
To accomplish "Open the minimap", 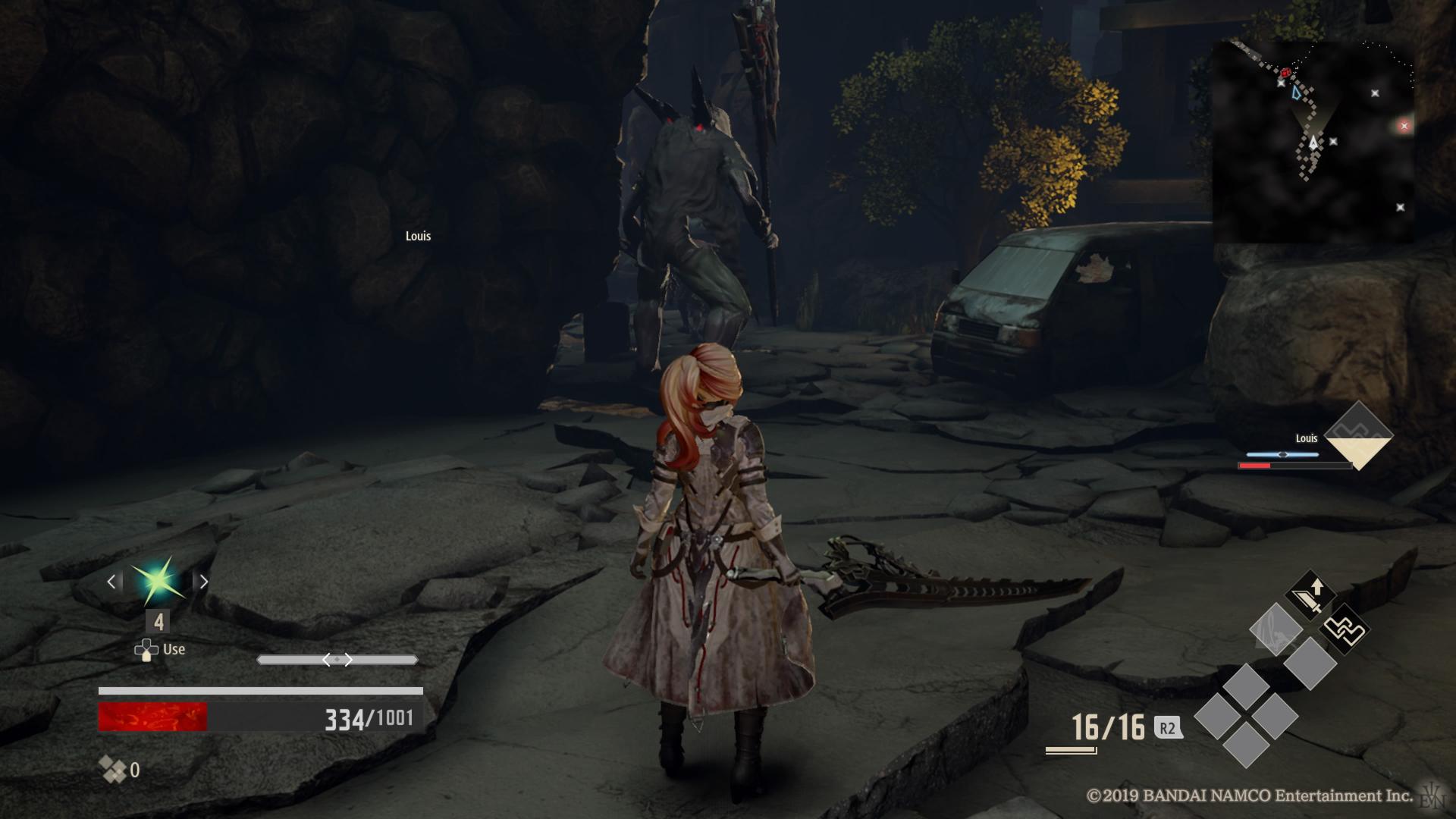I will pyautogui.click(x=1313, y=142).
